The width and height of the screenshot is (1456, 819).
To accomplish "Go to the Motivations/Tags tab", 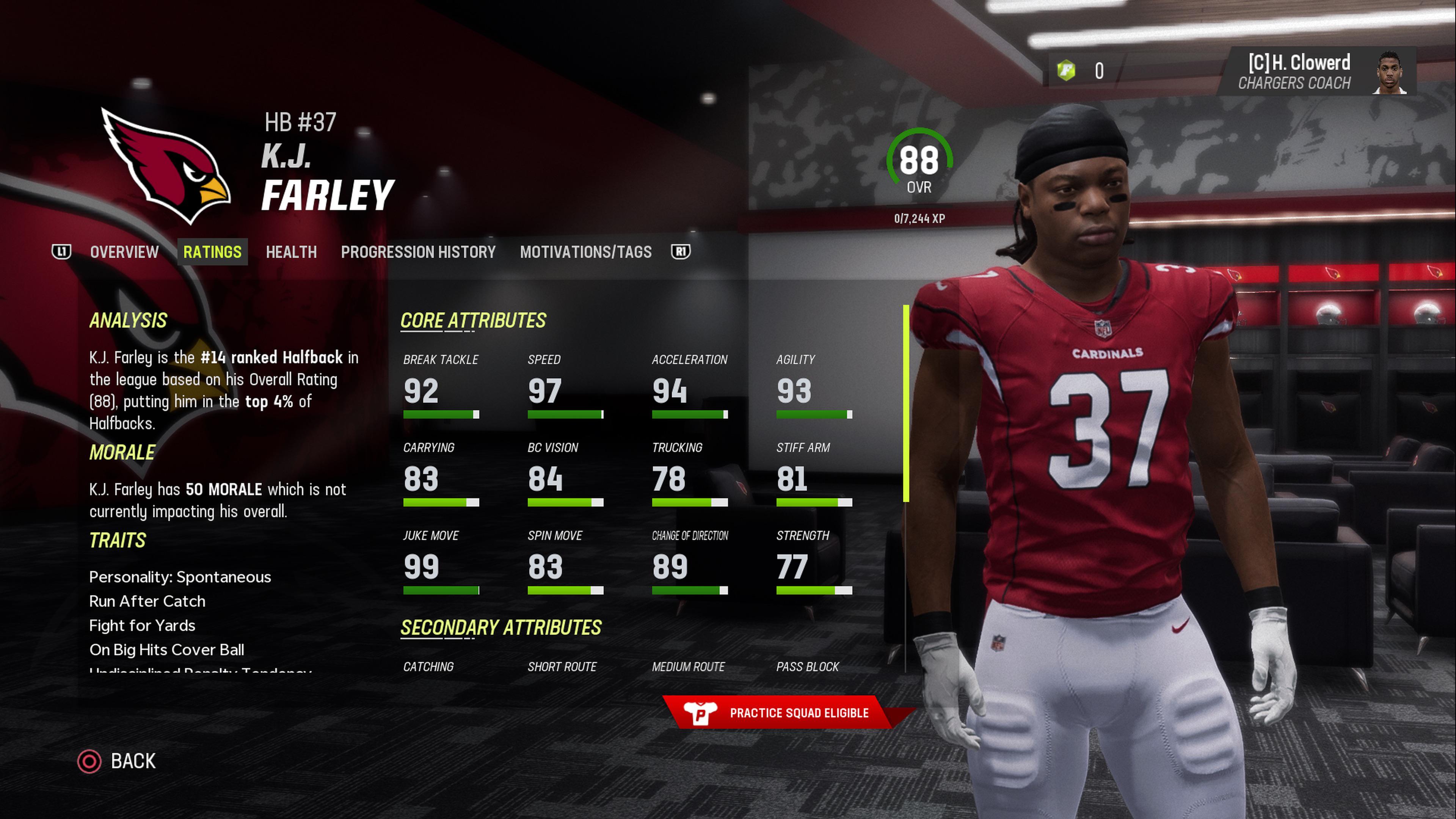I will (x=585, y=252).
